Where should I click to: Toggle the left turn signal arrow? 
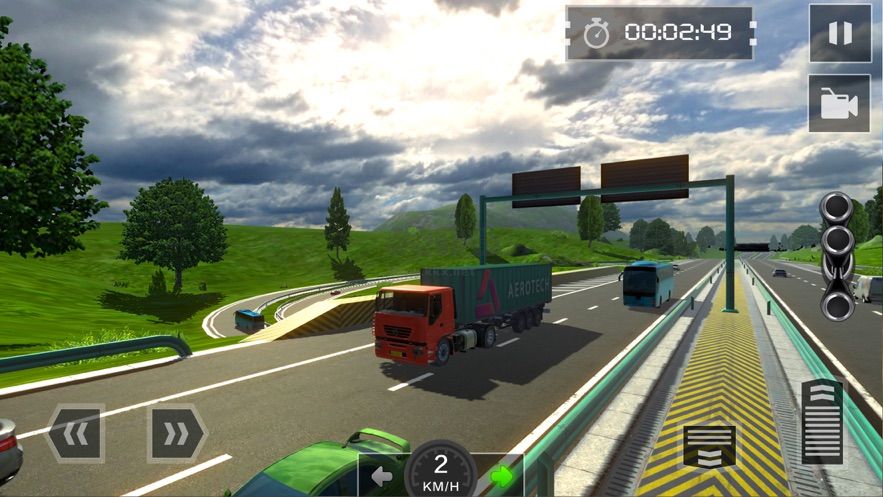tap(382, 476)
